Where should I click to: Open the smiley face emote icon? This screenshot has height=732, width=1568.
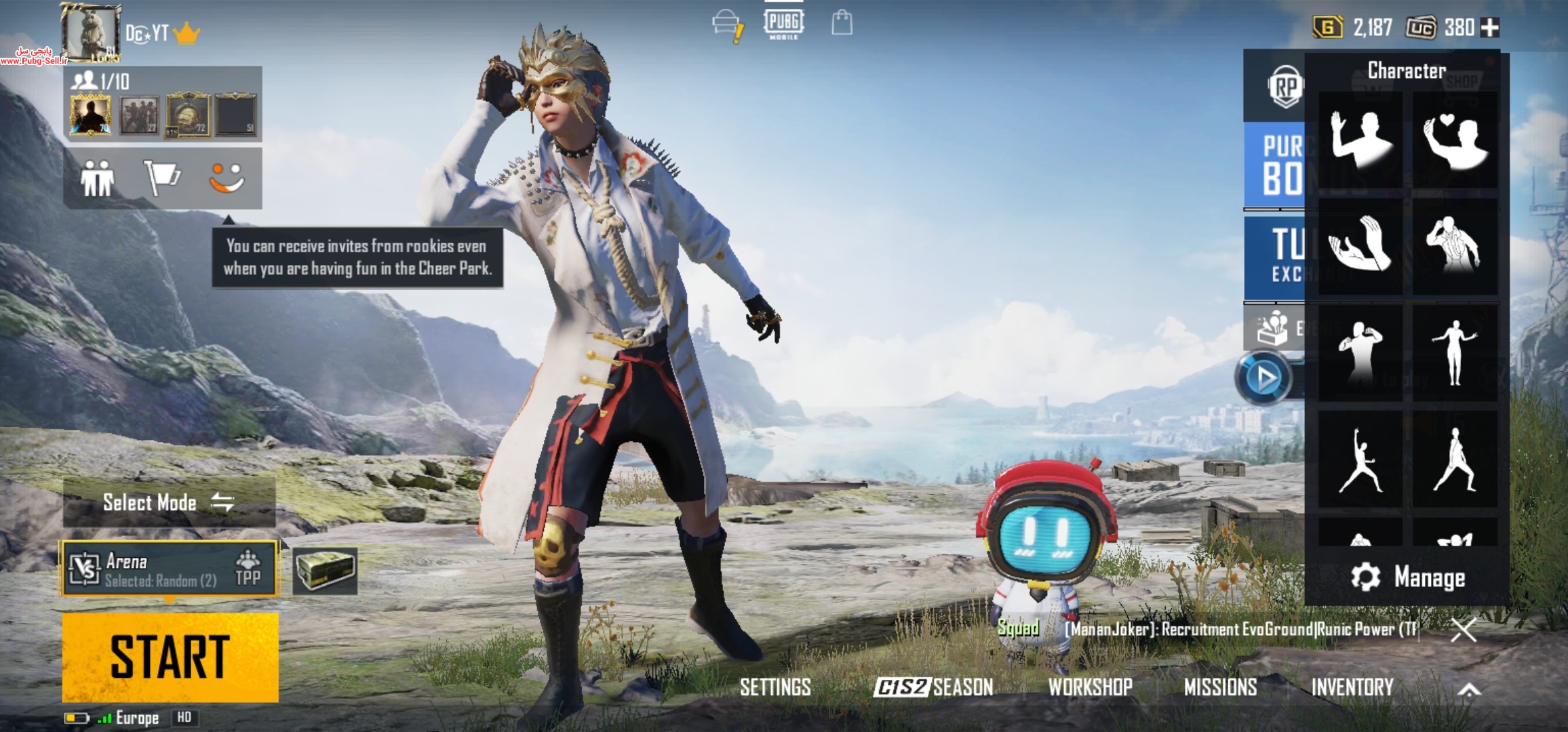coord(227,178)
